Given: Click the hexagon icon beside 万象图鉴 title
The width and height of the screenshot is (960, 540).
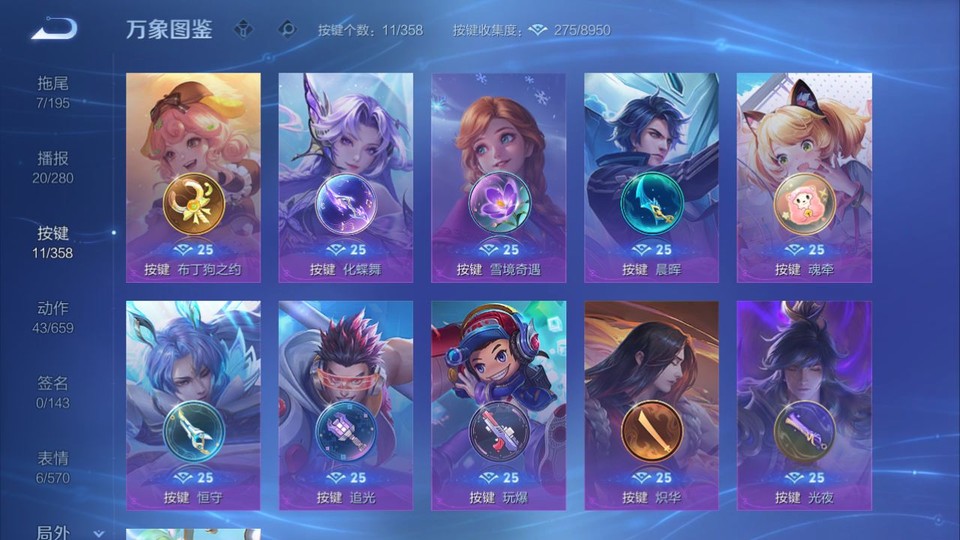Looking at the screenshot, I should [x=243, y=30].
